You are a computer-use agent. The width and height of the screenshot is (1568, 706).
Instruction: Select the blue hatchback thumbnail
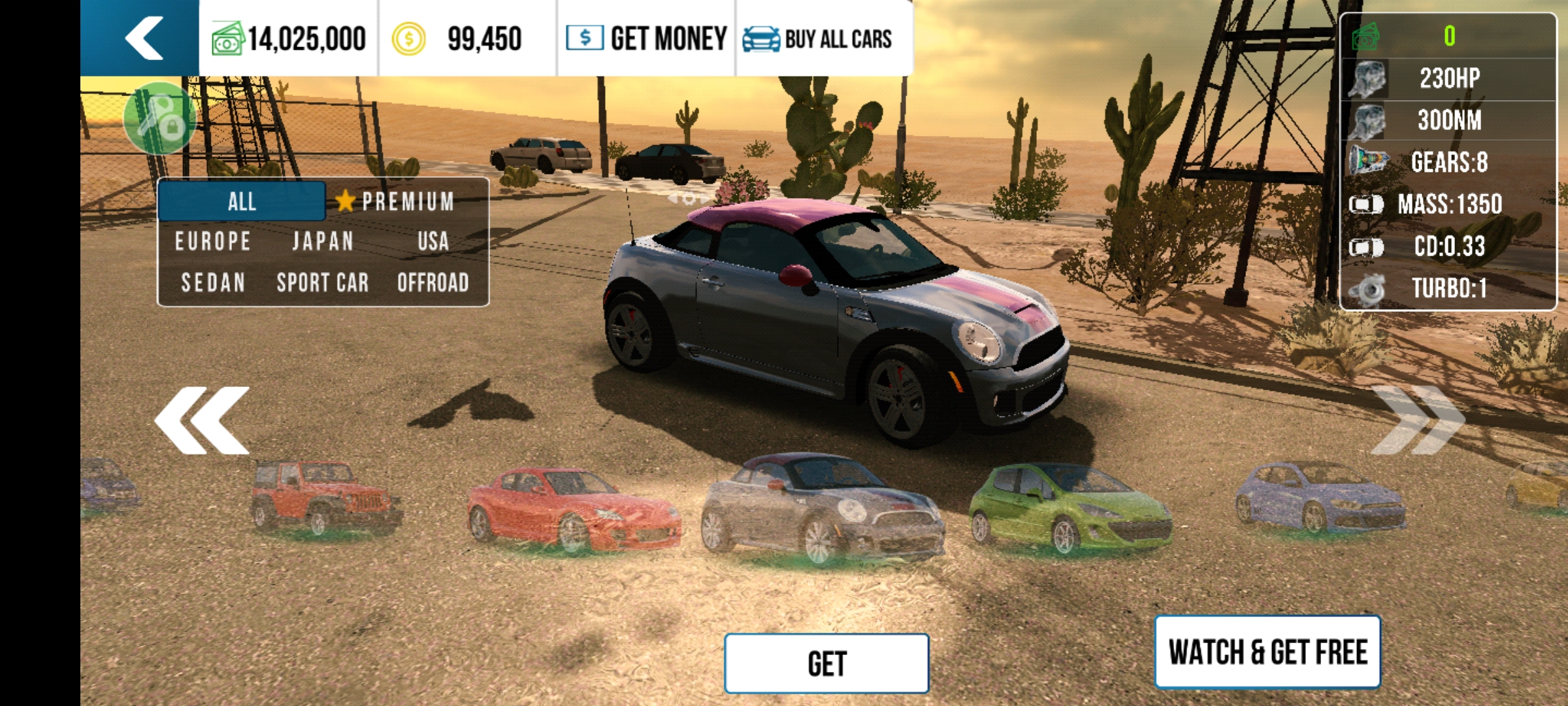click(x=1320, y=498)
